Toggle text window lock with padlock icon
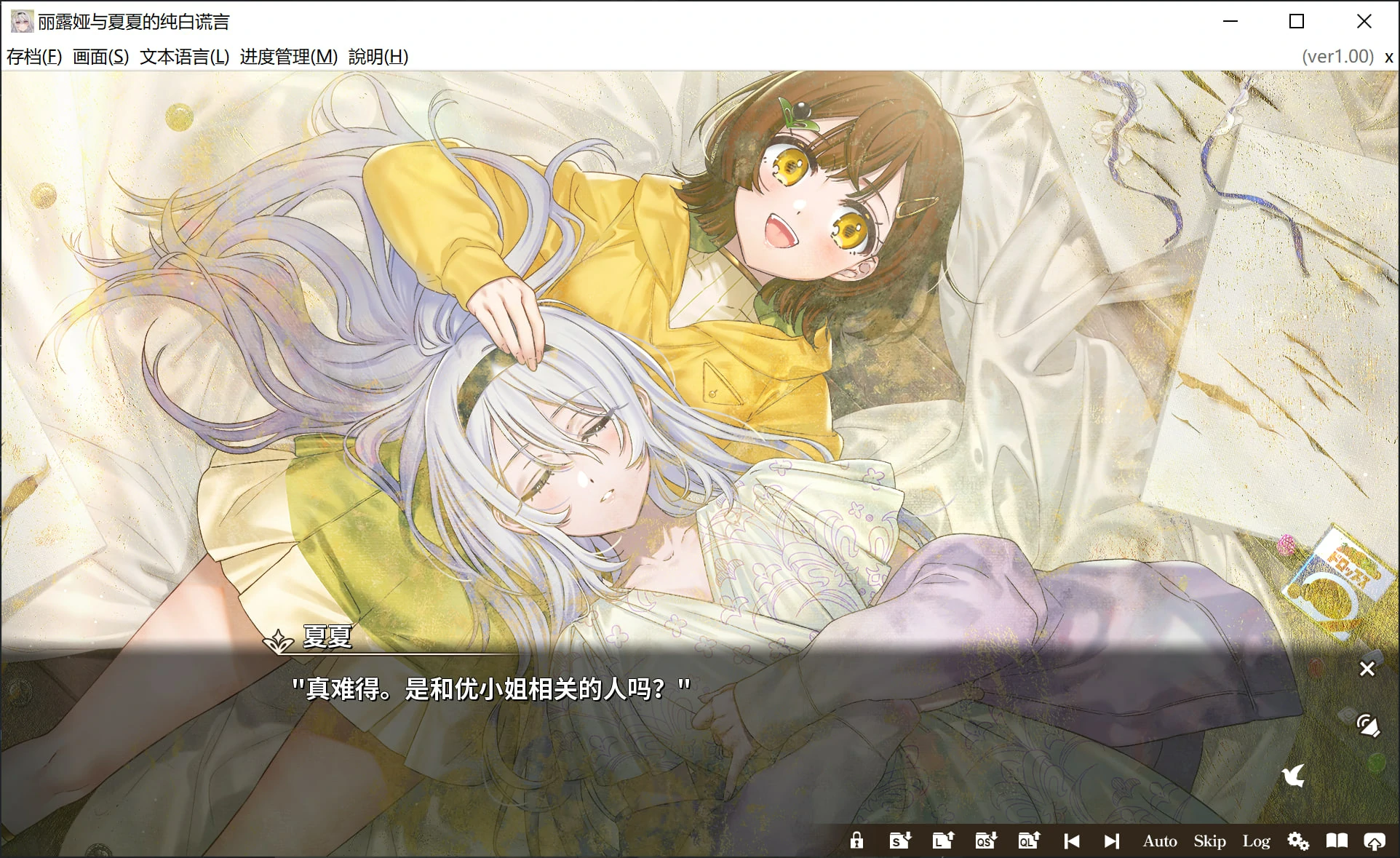 click(x=857, y=841)
